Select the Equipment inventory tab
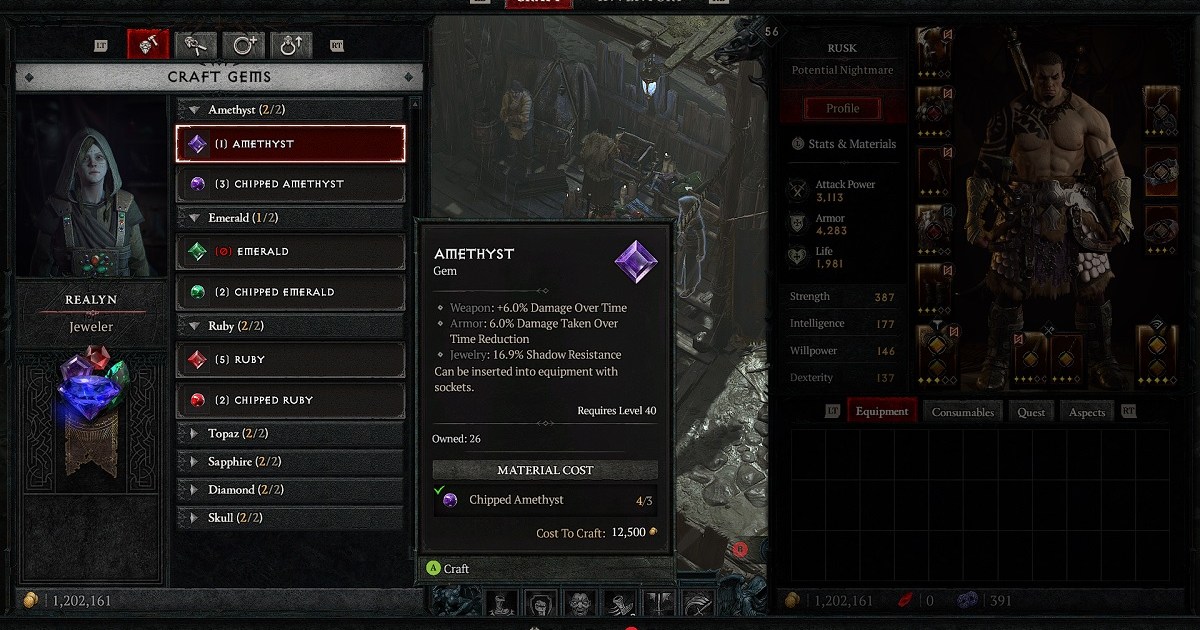The width and height of the screenshot is (1200, 630). click(881, 412)
